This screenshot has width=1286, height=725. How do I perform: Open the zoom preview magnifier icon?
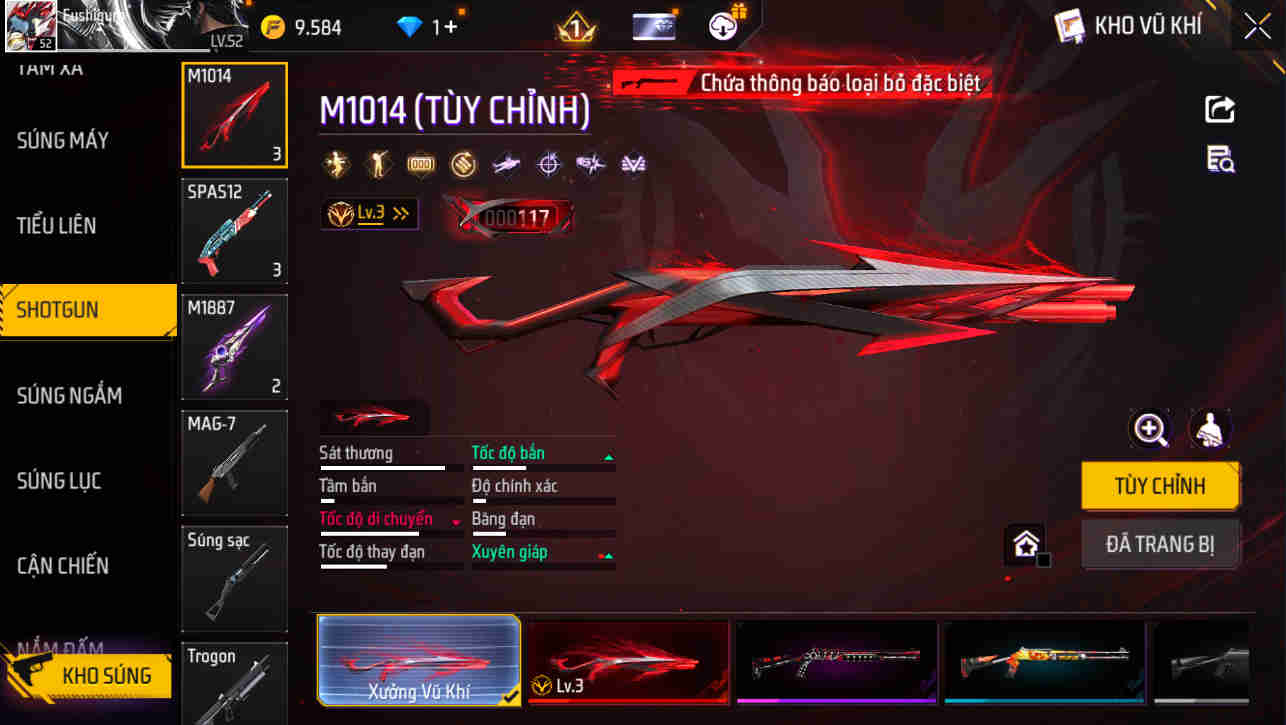tap(1151, 429)
